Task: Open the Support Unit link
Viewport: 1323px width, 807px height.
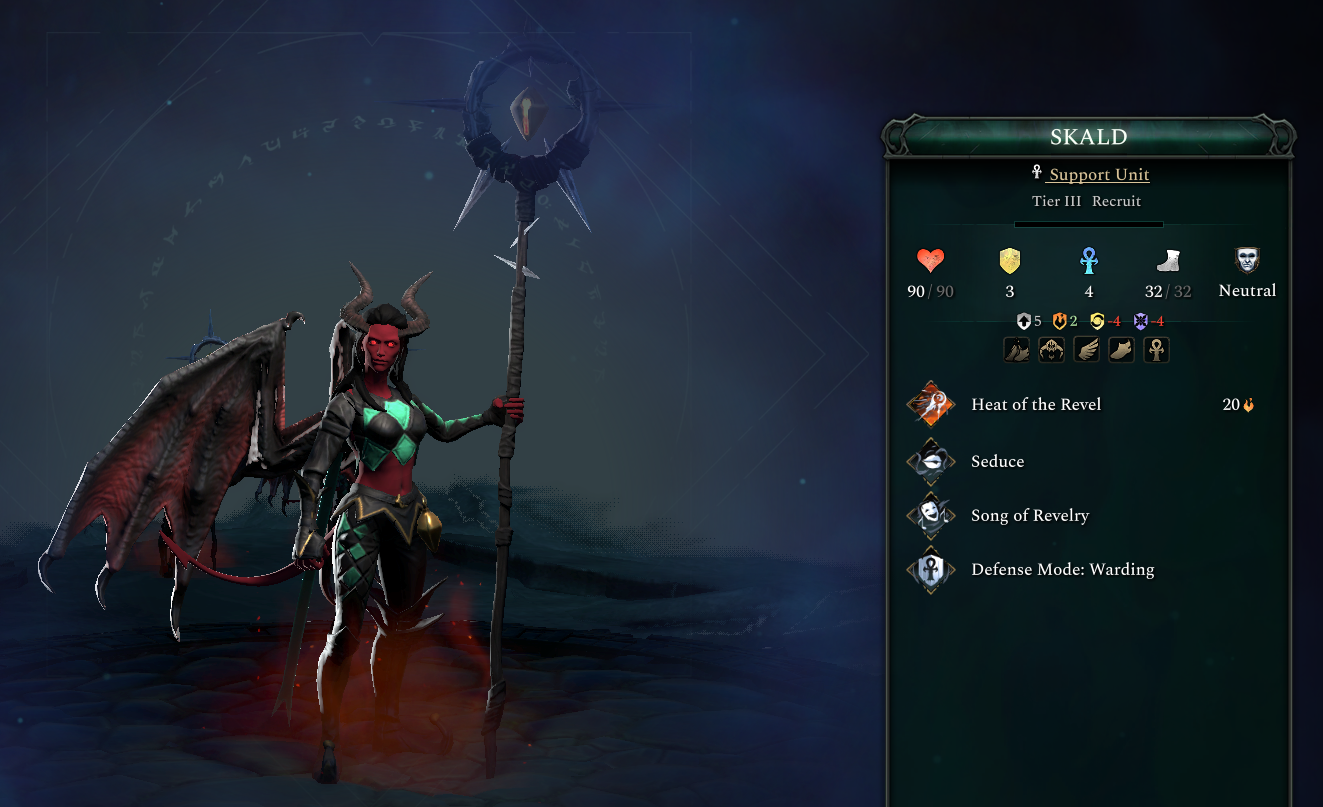Action: coord(1098,175)
